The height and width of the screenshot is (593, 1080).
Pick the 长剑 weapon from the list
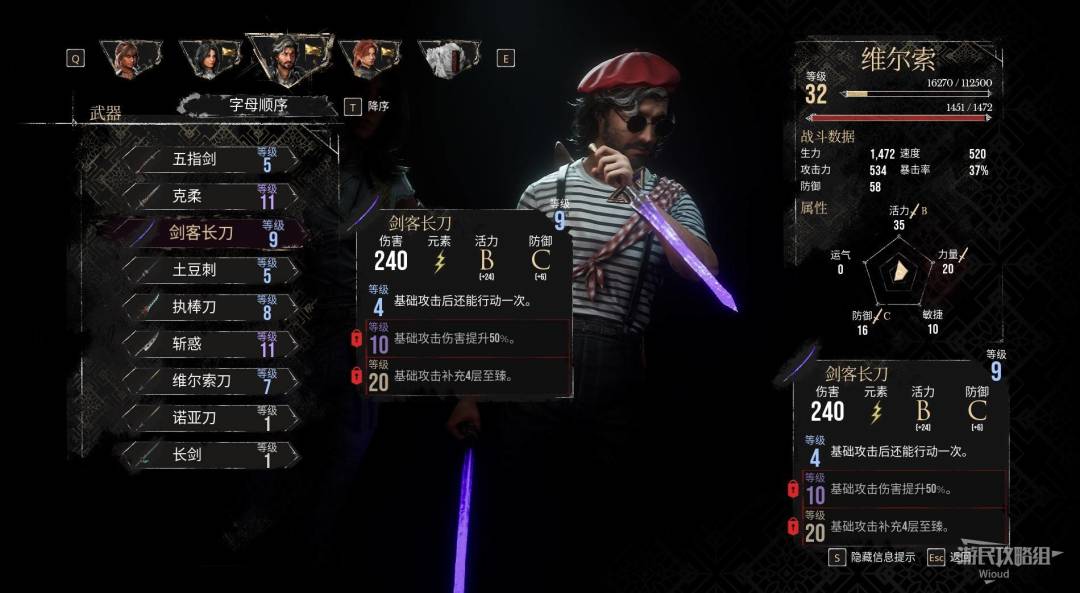[x=208, y=454]
